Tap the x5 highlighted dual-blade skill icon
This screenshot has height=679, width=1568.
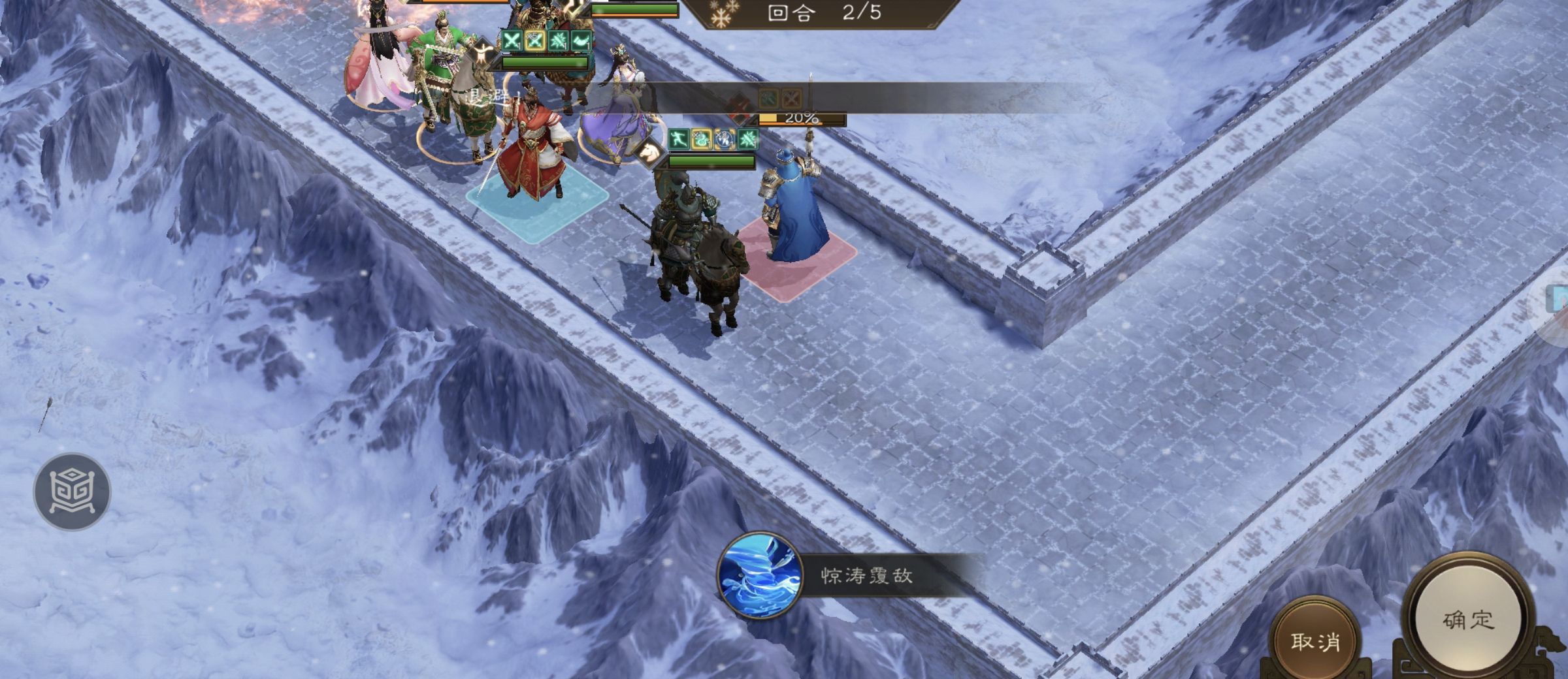(535, 40)
